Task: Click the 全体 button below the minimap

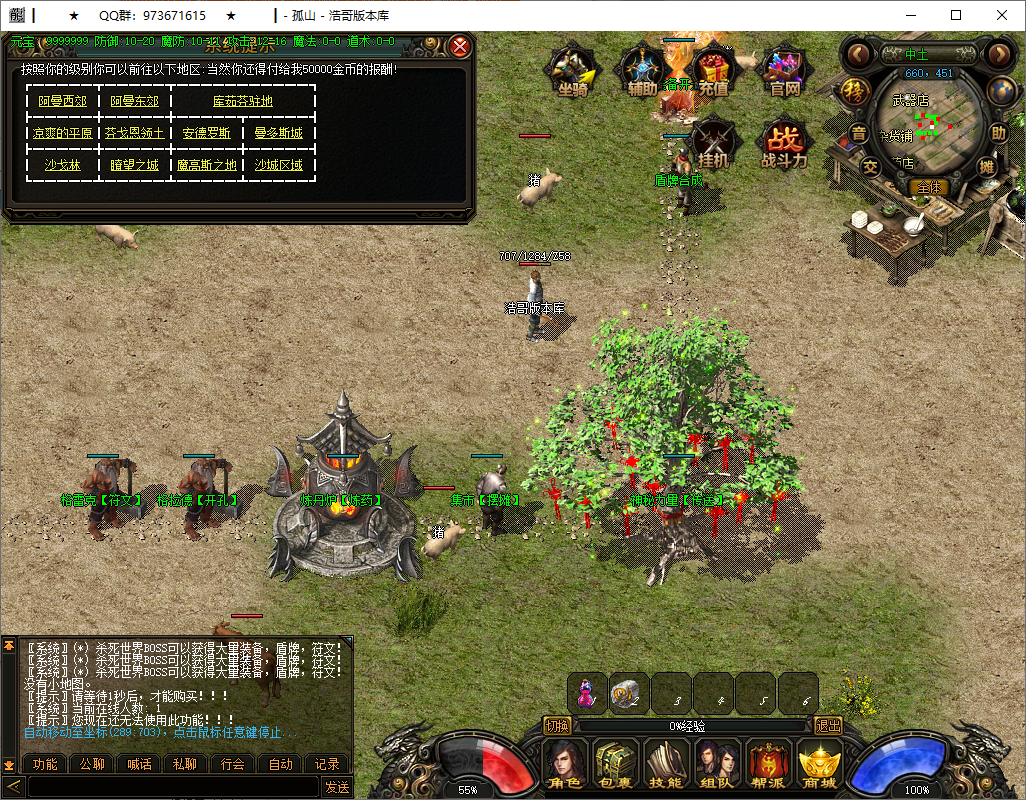Action: coord(928,187)
